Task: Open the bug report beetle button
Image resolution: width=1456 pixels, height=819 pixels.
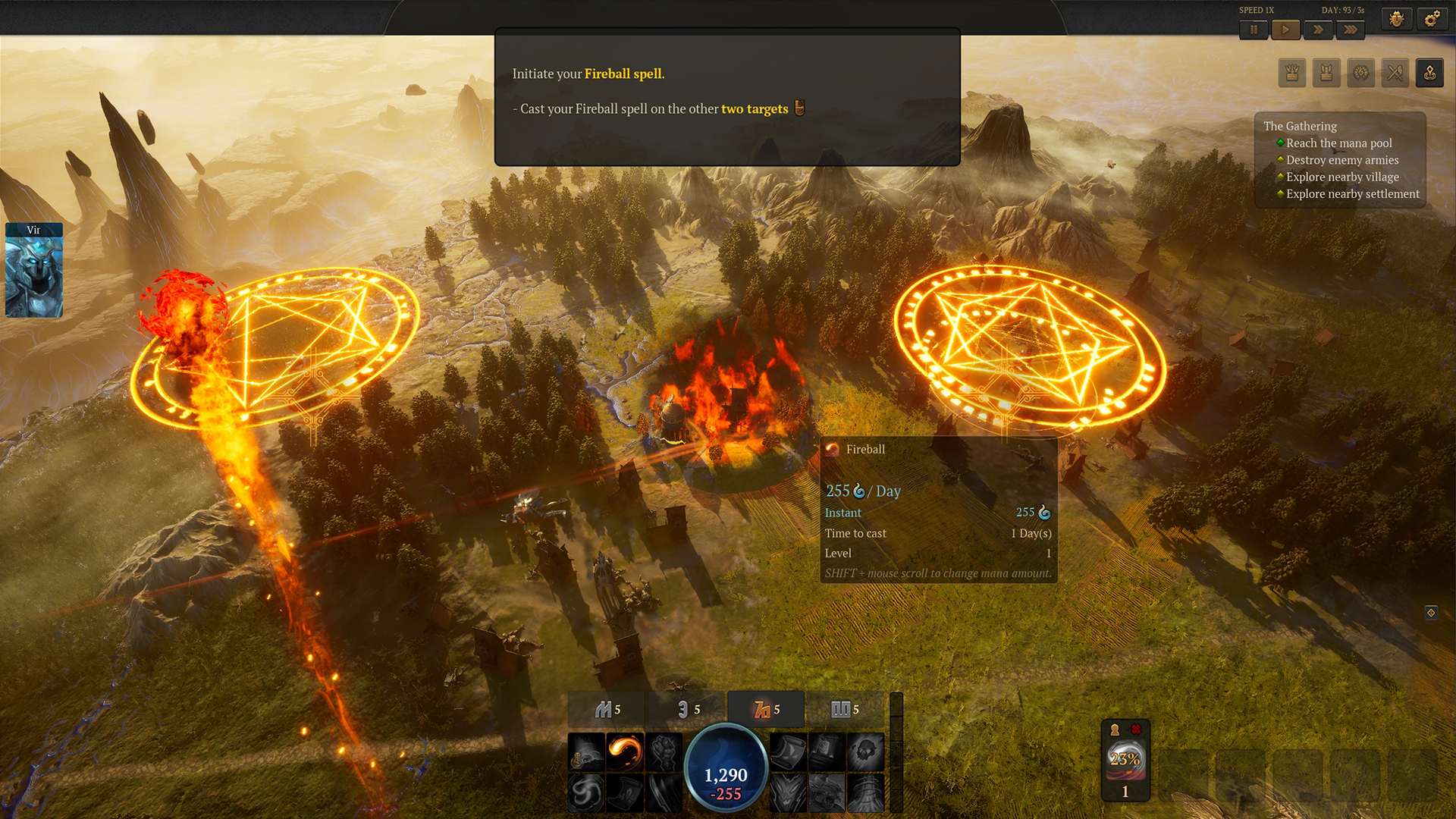Action: point(1396,19)
